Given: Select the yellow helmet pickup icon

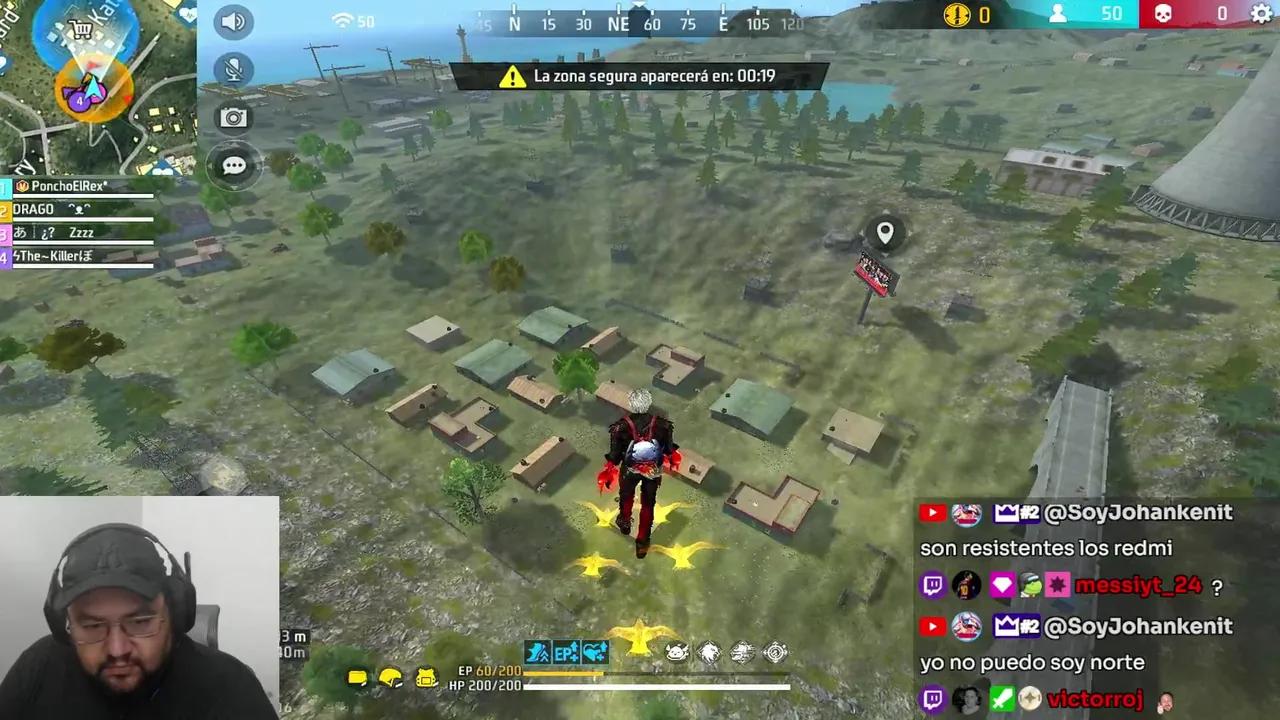Looking at the screenshot, I should tap(390, 677).
